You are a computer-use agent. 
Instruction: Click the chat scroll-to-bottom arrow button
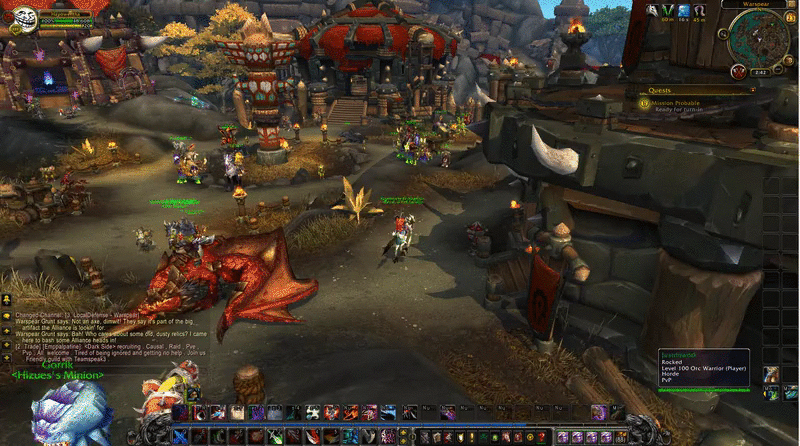(7, 356)
